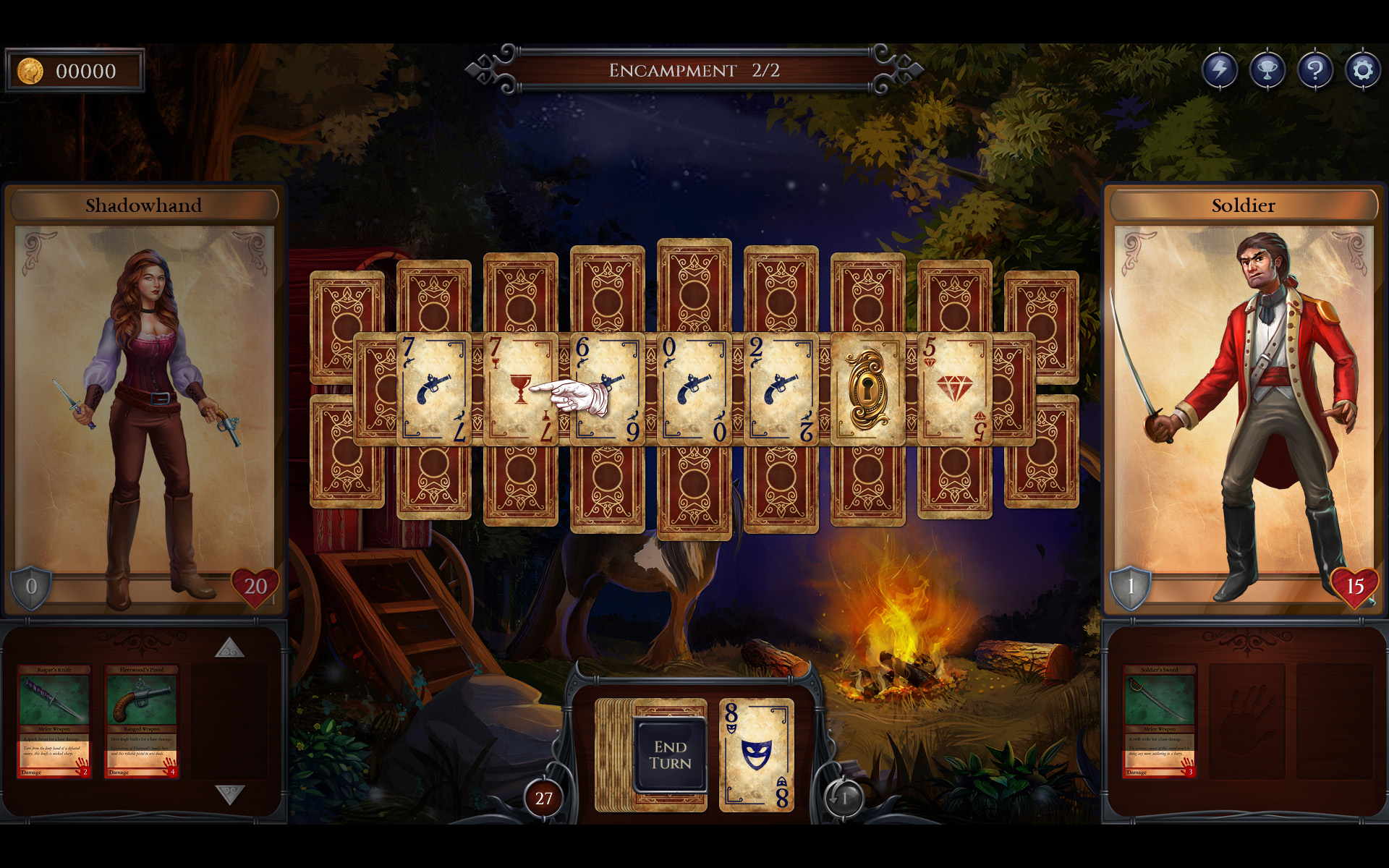This screenshot has height=868, width=1389.
Task: Open the lightning bolt challenges icon
Action: (x=1221, y=70)
